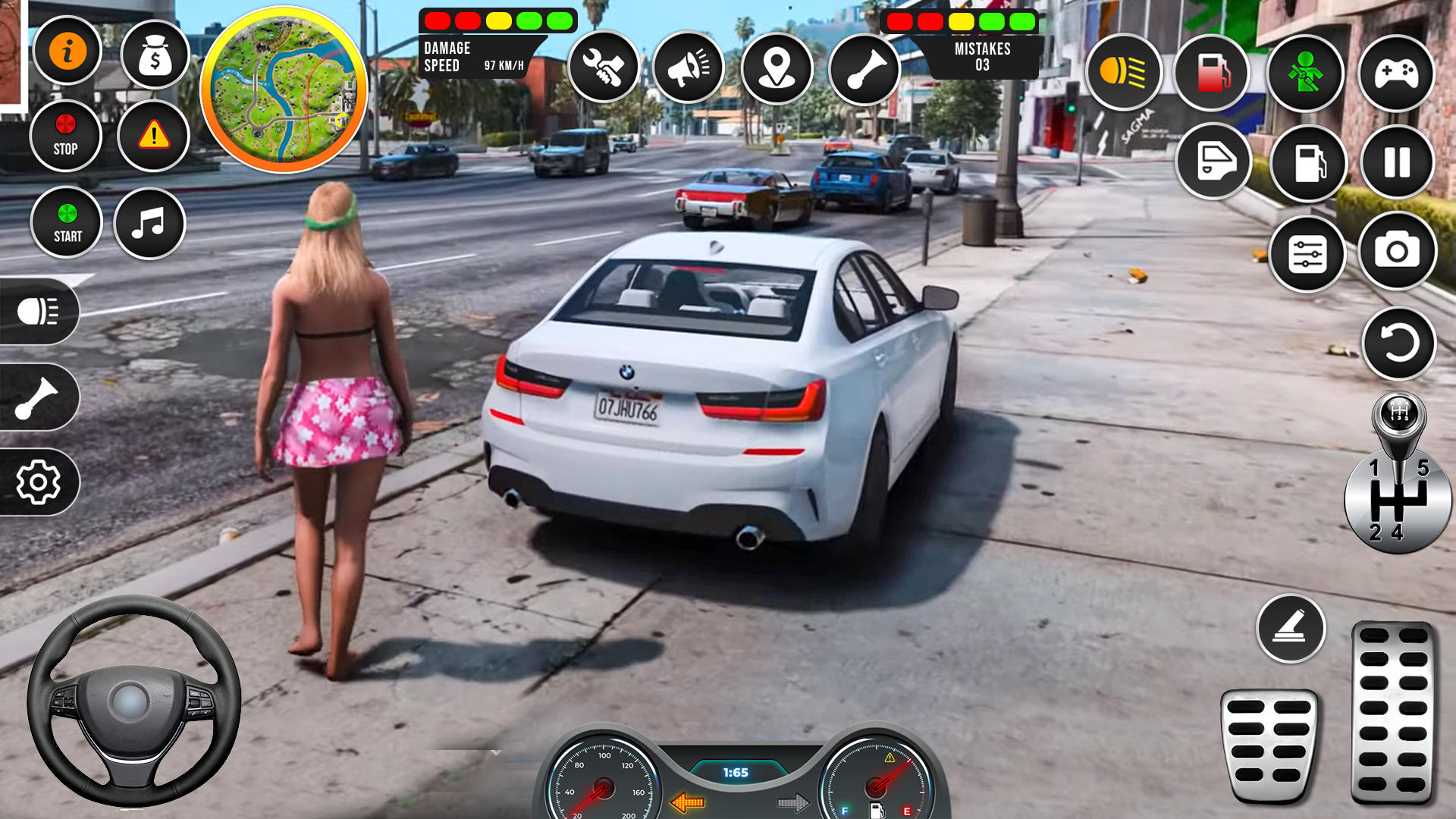
Task: Select the character mode icon
Action: (x=1305, y=72)
